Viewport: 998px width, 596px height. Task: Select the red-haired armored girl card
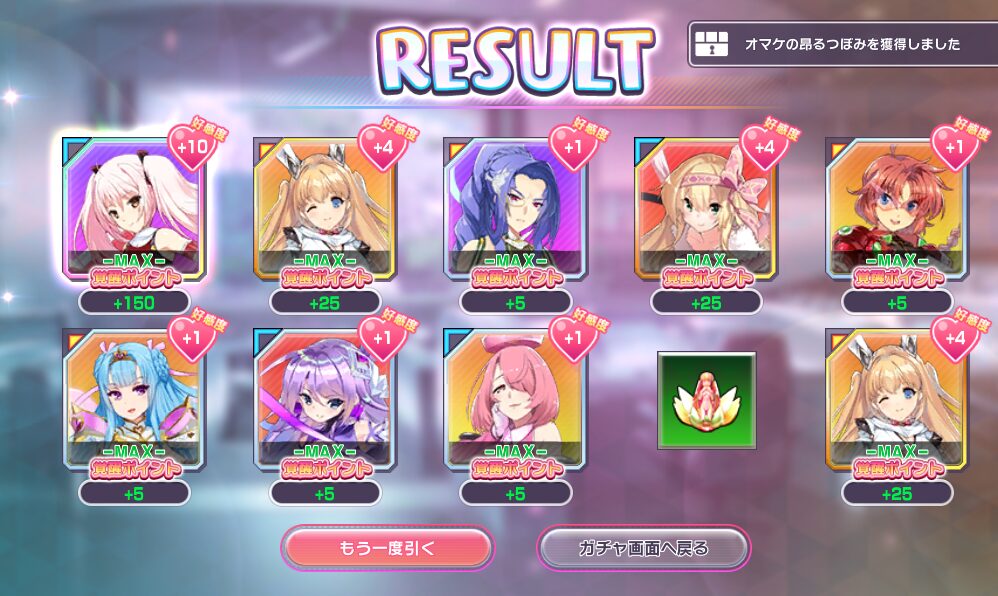point(896,207)
